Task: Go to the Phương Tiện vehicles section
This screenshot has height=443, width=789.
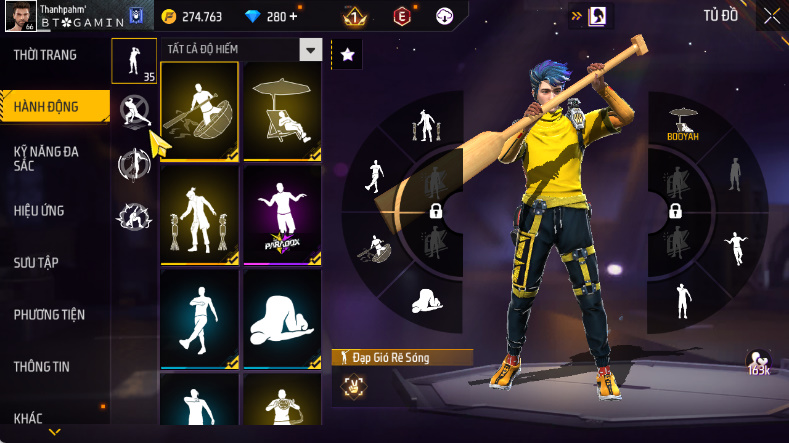Action: tap(49, 315)
